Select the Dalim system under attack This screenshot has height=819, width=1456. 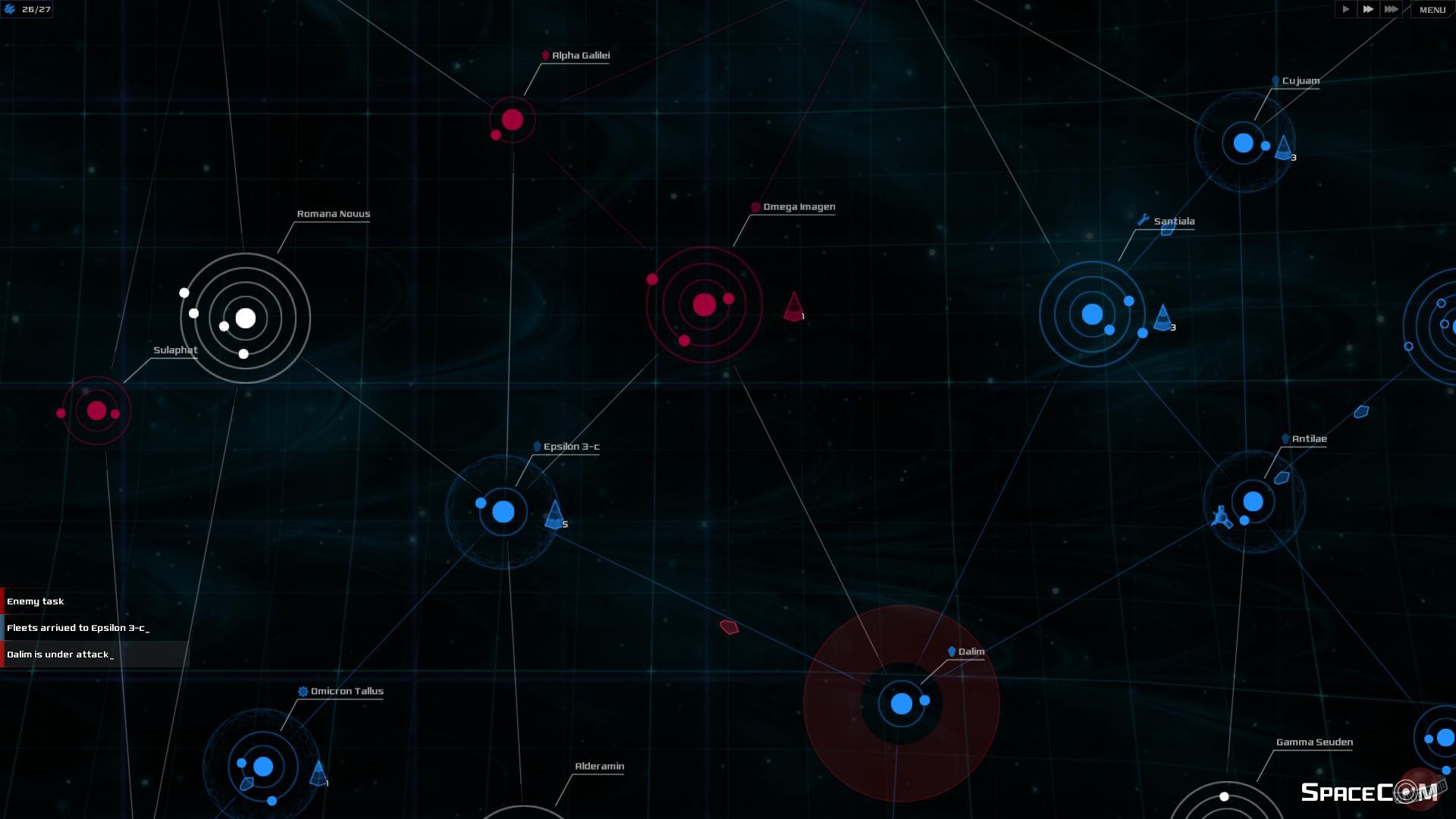(899, 704)
